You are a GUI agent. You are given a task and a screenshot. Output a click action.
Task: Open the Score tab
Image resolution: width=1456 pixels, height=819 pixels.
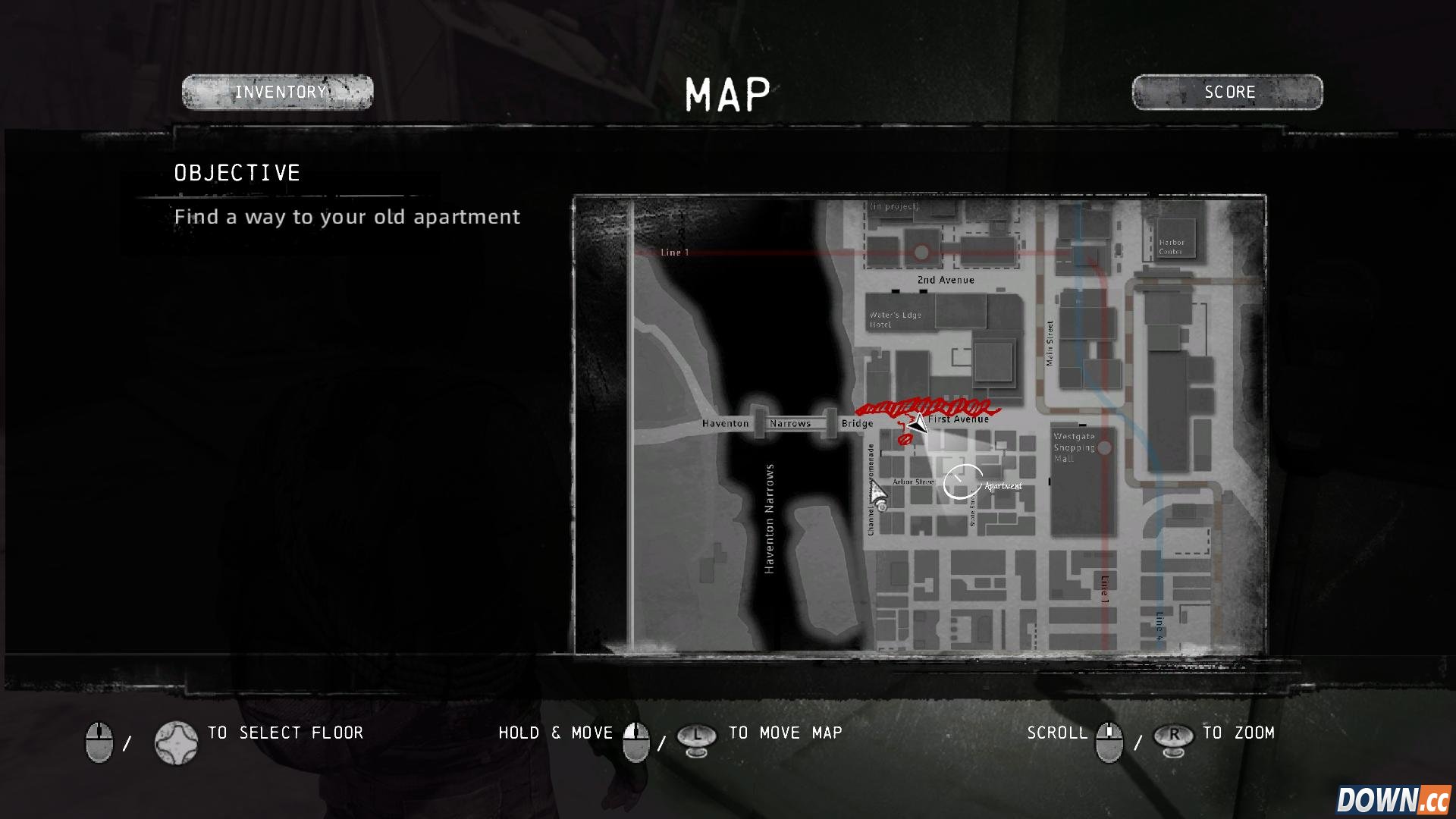coord(1227,93)
